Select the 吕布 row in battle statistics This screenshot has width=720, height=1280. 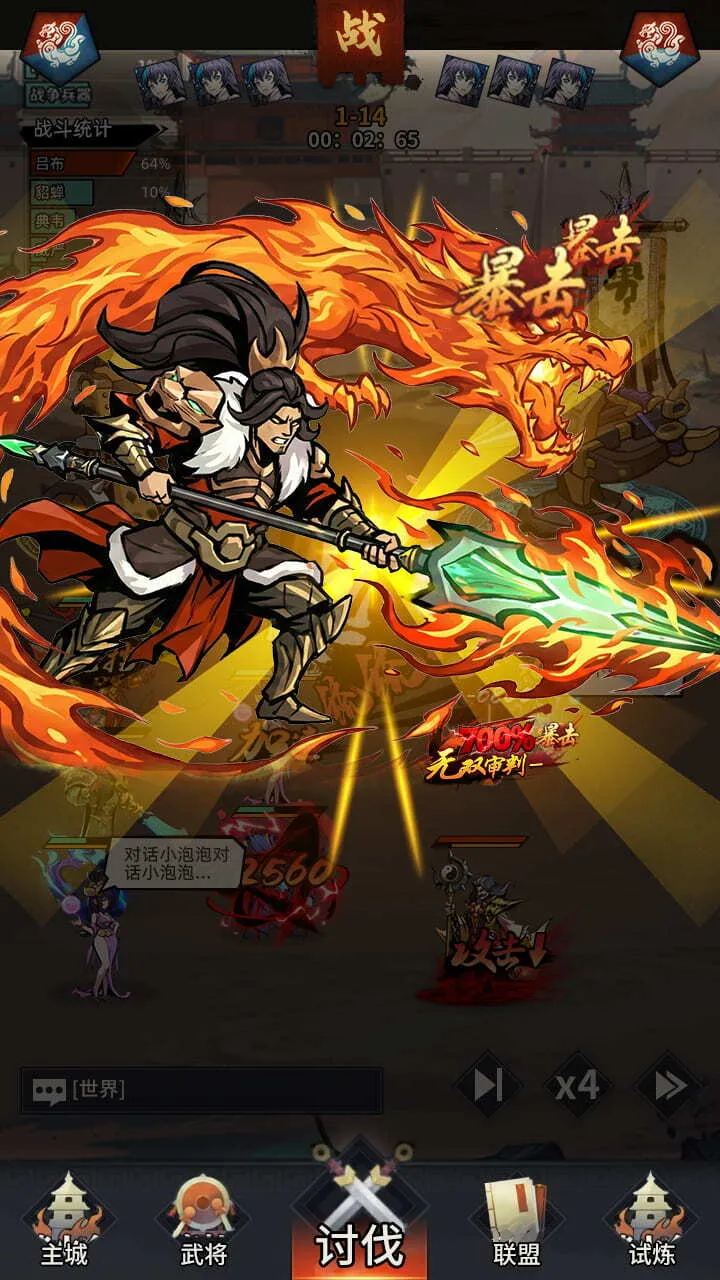point(100,163)
